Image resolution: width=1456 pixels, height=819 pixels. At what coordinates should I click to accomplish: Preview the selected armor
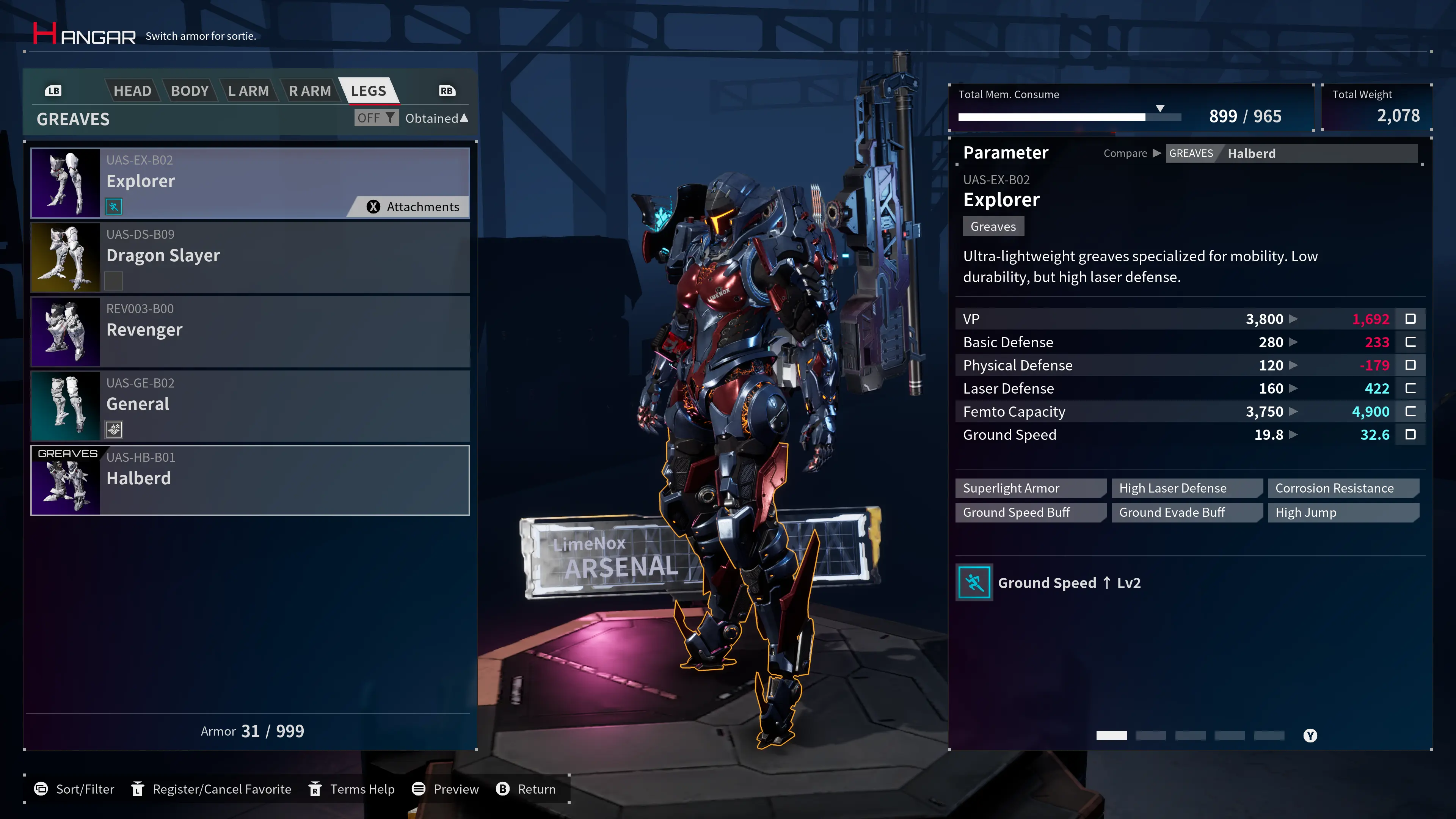pyautogui.click(x=446, y=789)
